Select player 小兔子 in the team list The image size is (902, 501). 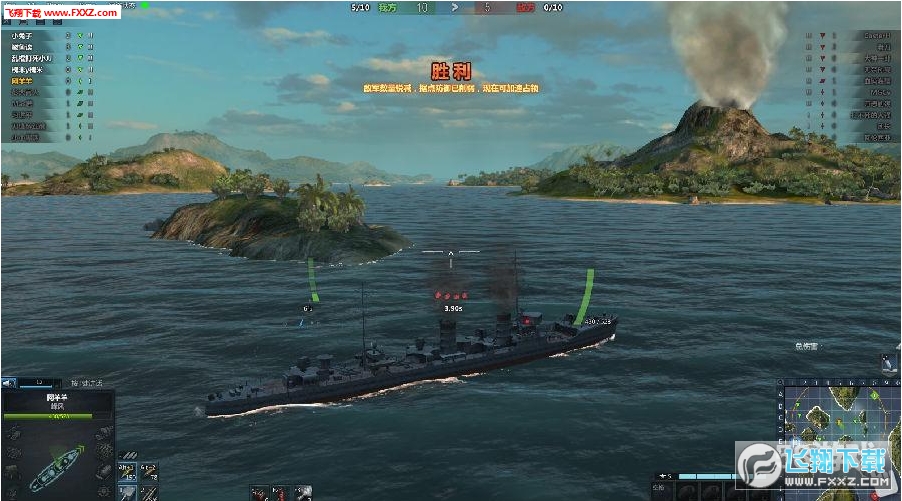point(22,35)
